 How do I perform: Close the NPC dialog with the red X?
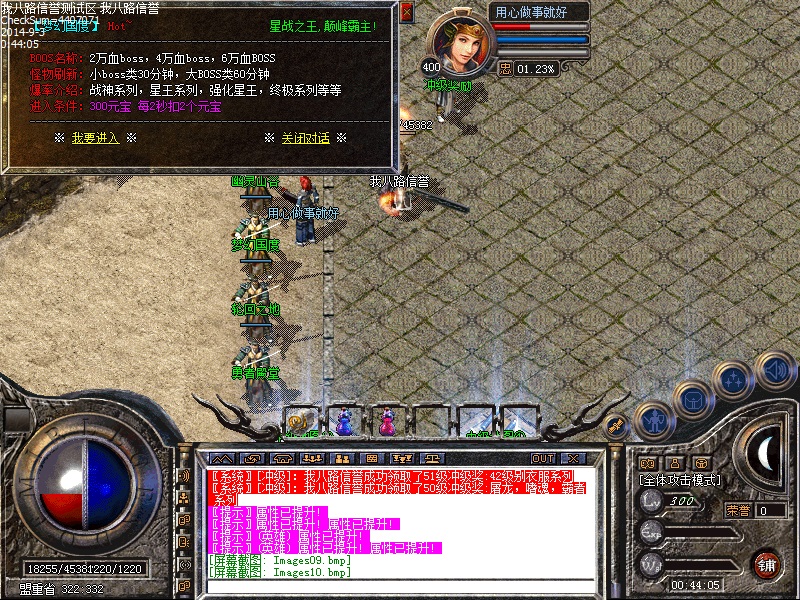[x=406, y=13]
